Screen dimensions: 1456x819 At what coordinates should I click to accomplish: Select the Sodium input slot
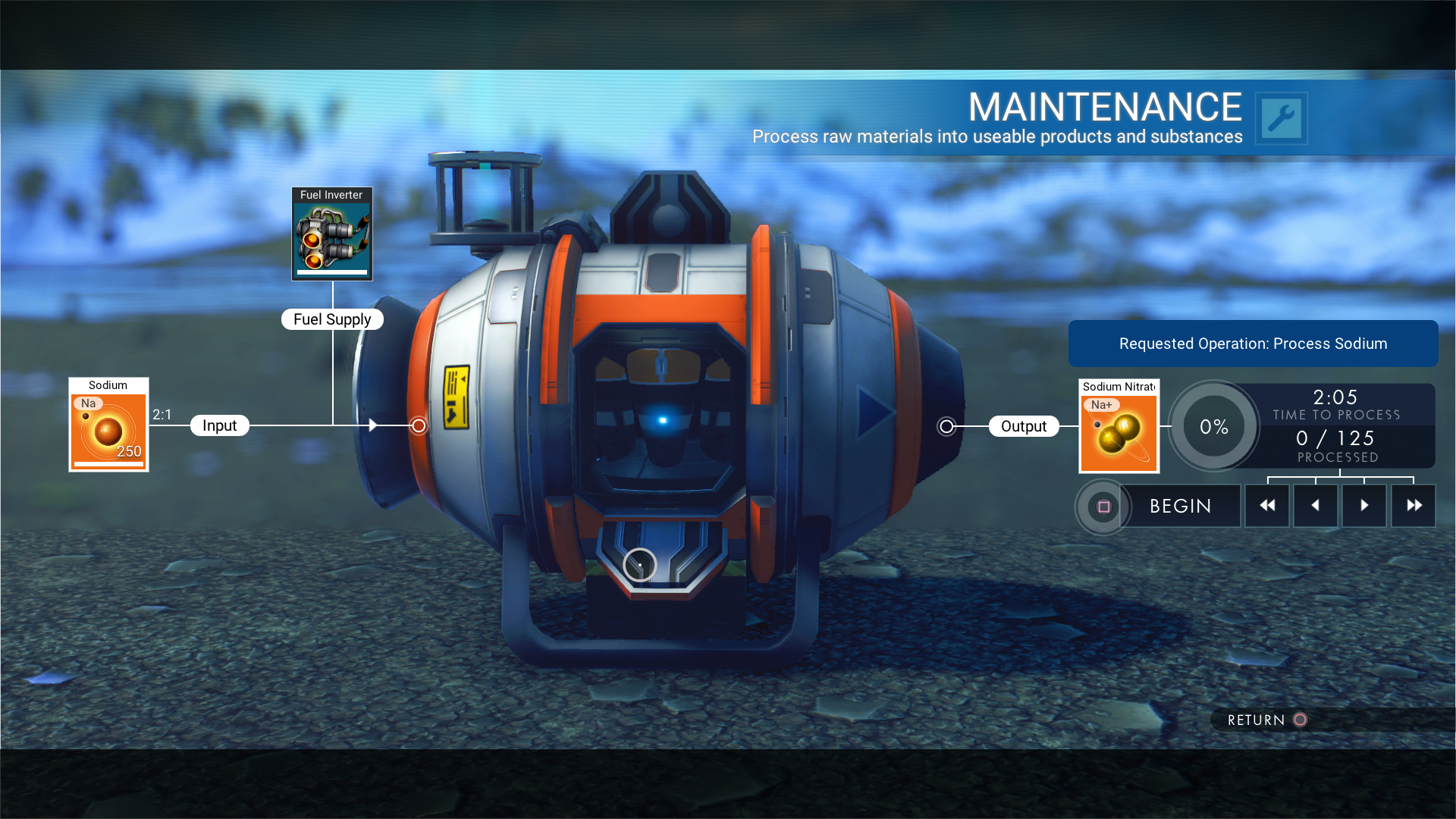[x=108, y=425]
